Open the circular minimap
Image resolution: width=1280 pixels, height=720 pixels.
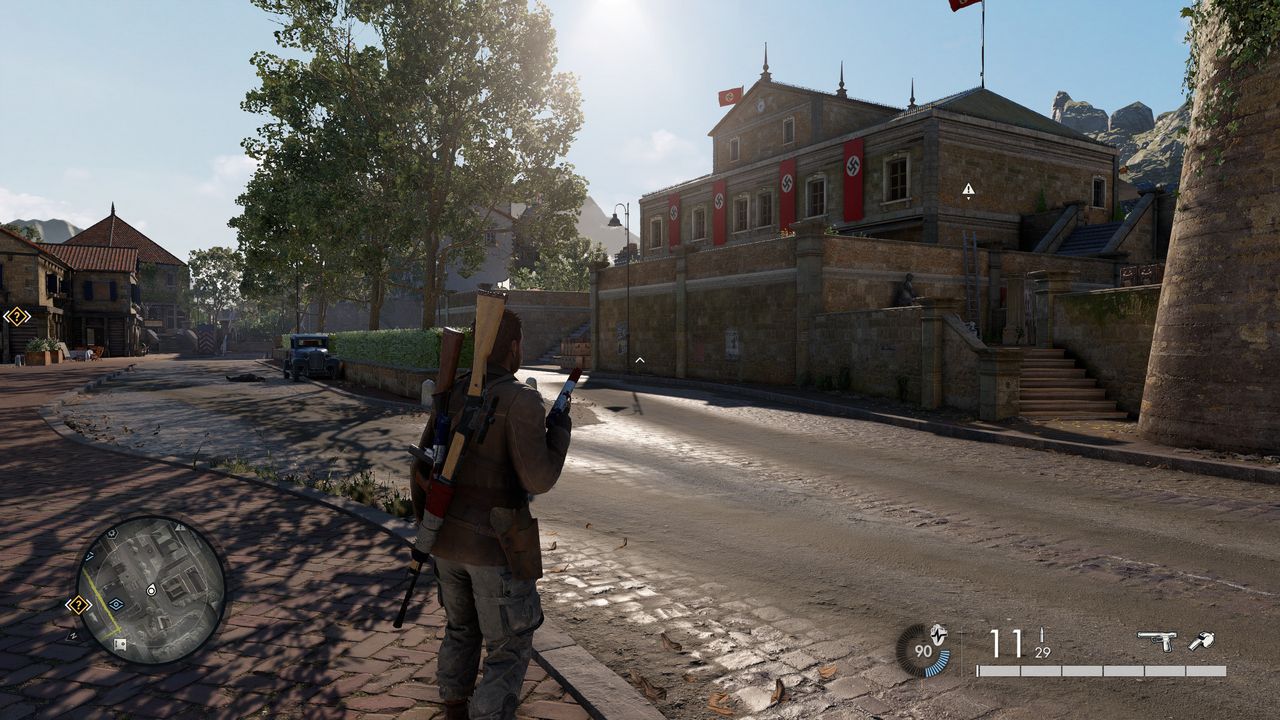(x=151, y=590)
